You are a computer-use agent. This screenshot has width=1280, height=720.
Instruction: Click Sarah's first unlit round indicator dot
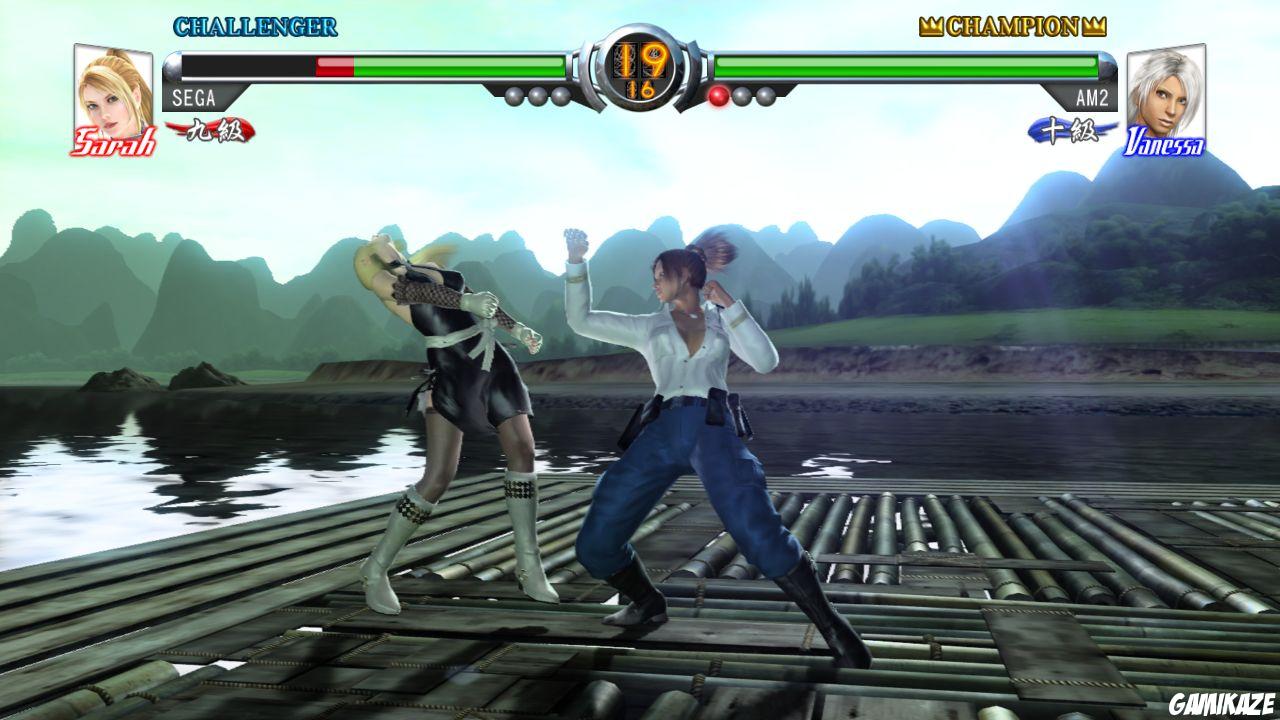(512, 96)
